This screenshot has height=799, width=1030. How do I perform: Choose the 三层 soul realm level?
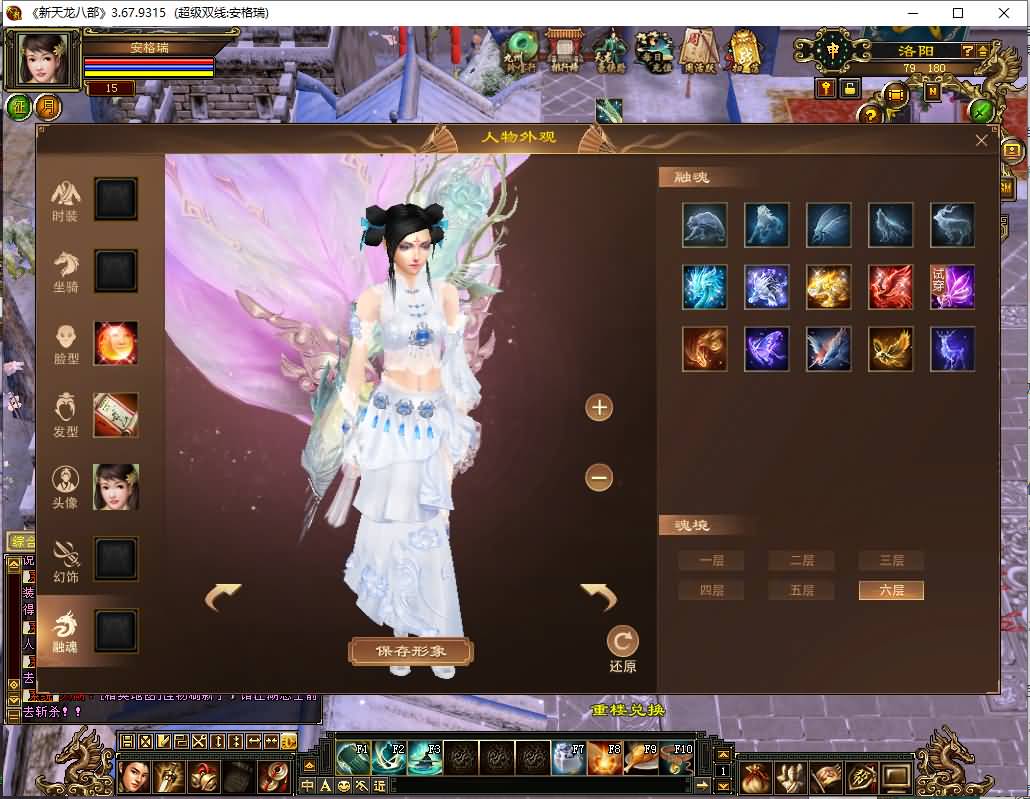point(891,561)
